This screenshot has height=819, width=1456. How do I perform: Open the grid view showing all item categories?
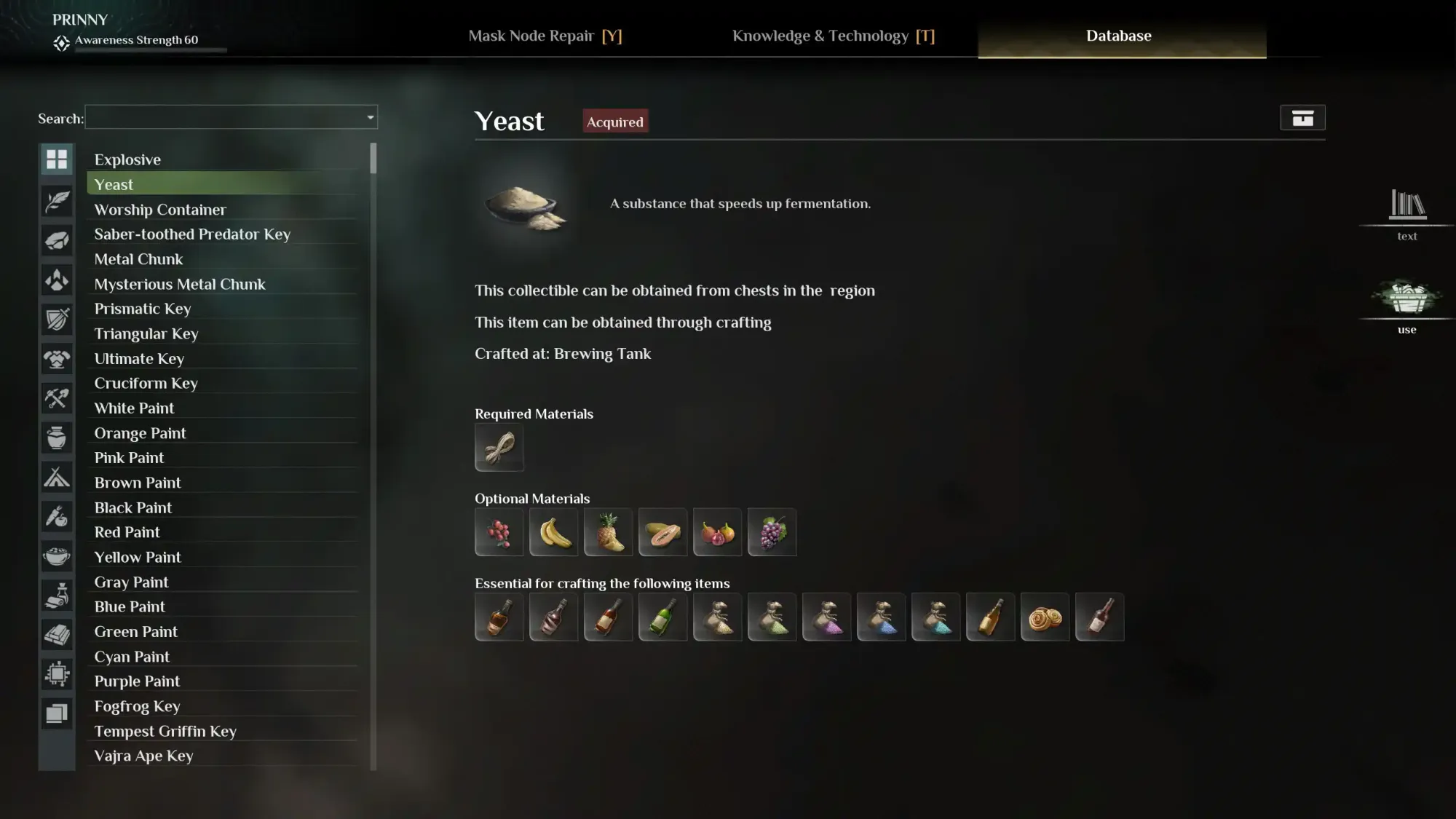pyautogui.click(x=57, y=159)
